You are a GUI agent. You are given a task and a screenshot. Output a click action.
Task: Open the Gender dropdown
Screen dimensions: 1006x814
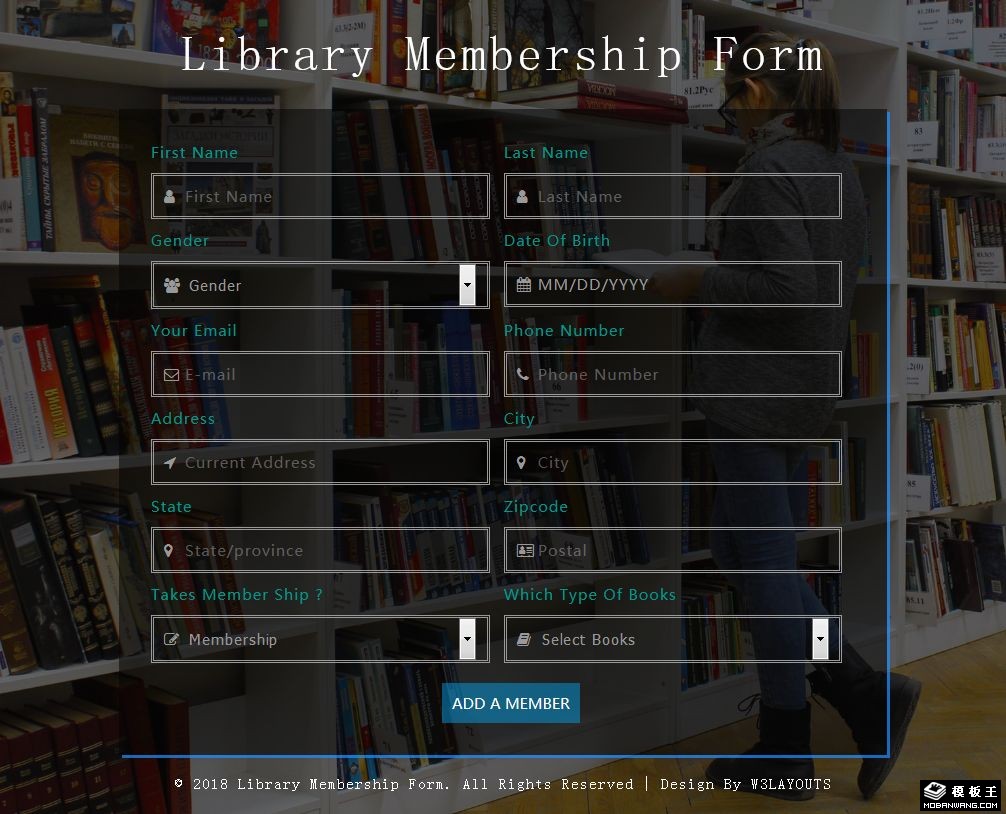pos(320,285)
